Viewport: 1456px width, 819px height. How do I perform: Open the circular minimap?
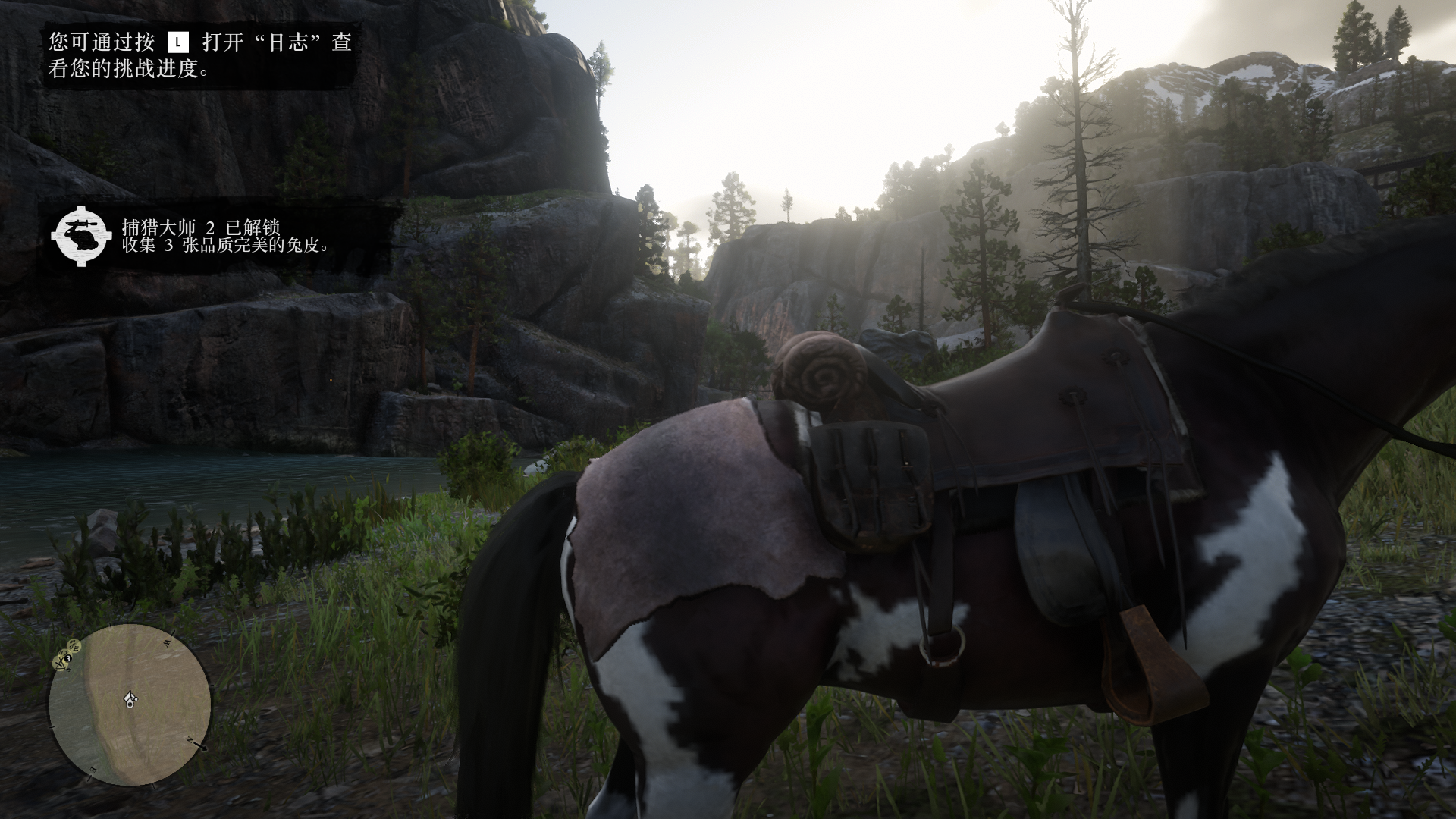tap(130, 704)
